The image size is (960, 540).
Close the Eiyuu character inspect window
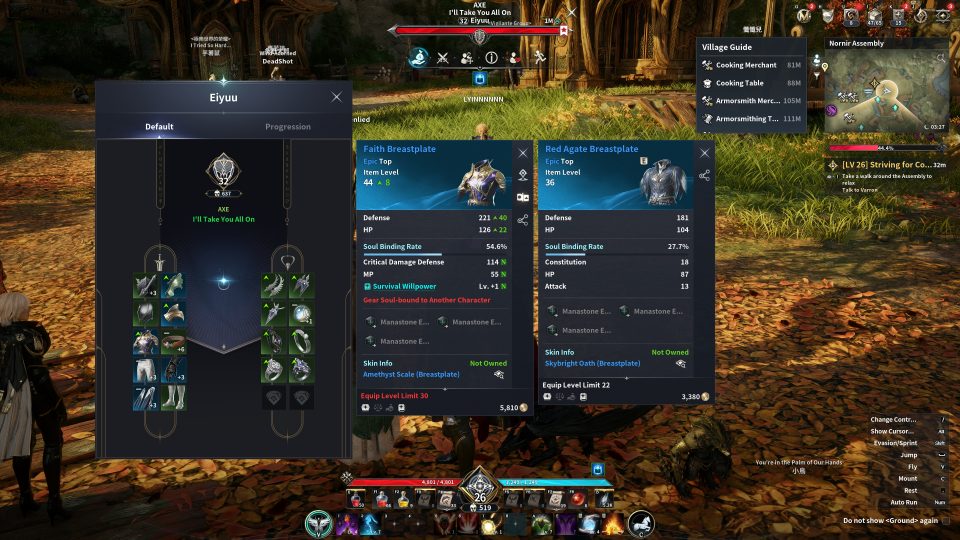[336, 97]
